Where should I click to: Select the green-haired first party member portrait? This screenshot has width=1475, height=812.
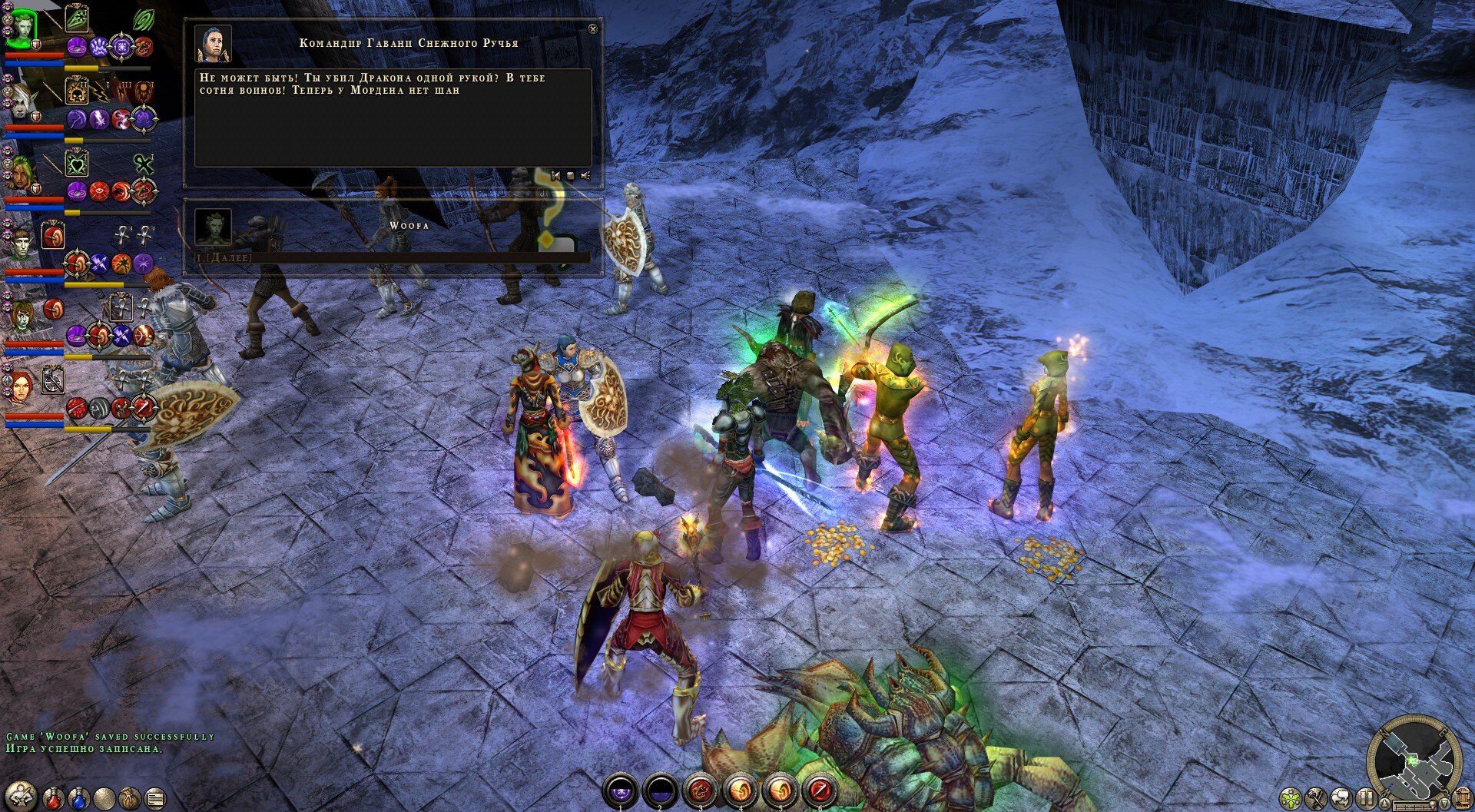(21, 28)
